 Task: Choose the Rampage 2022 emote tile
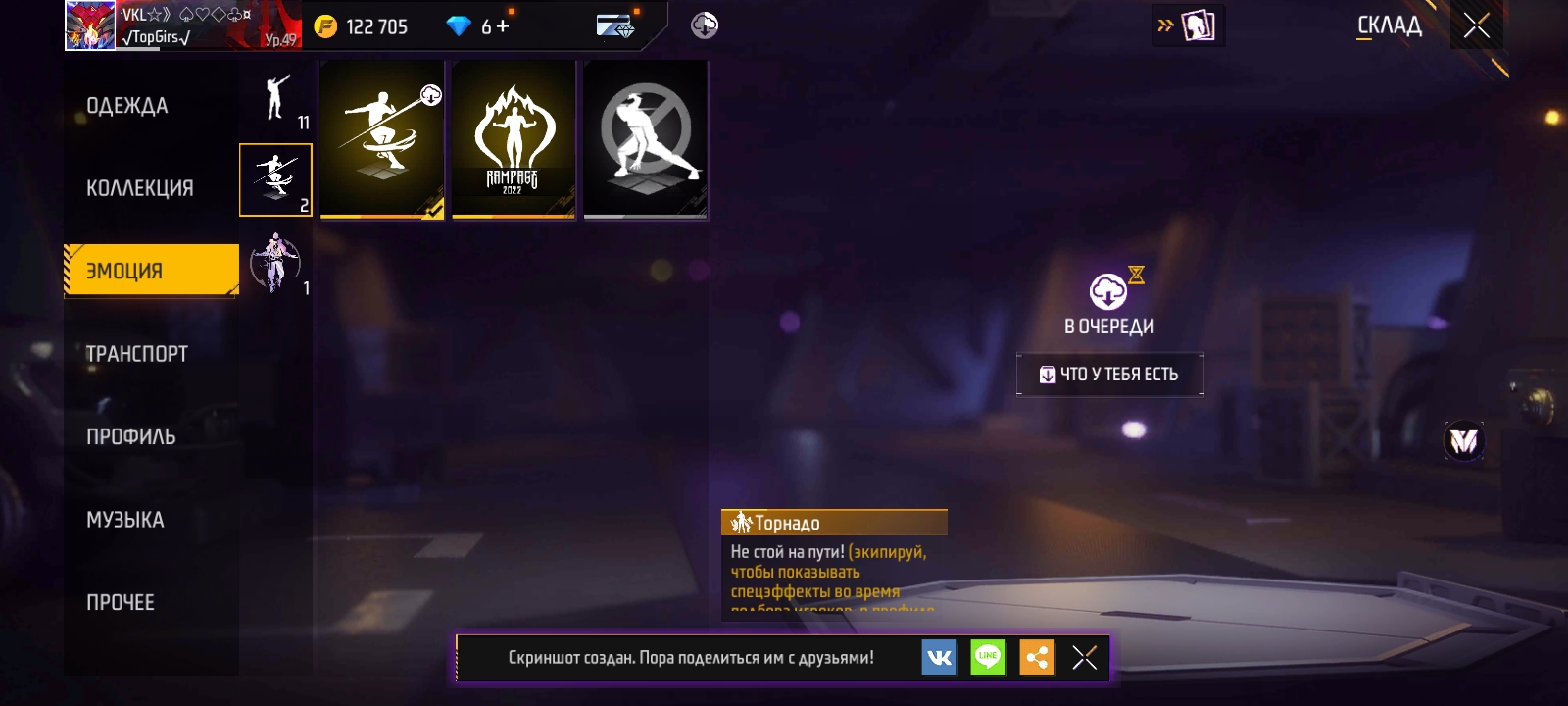pyautogui.click(x=514, y=139)
